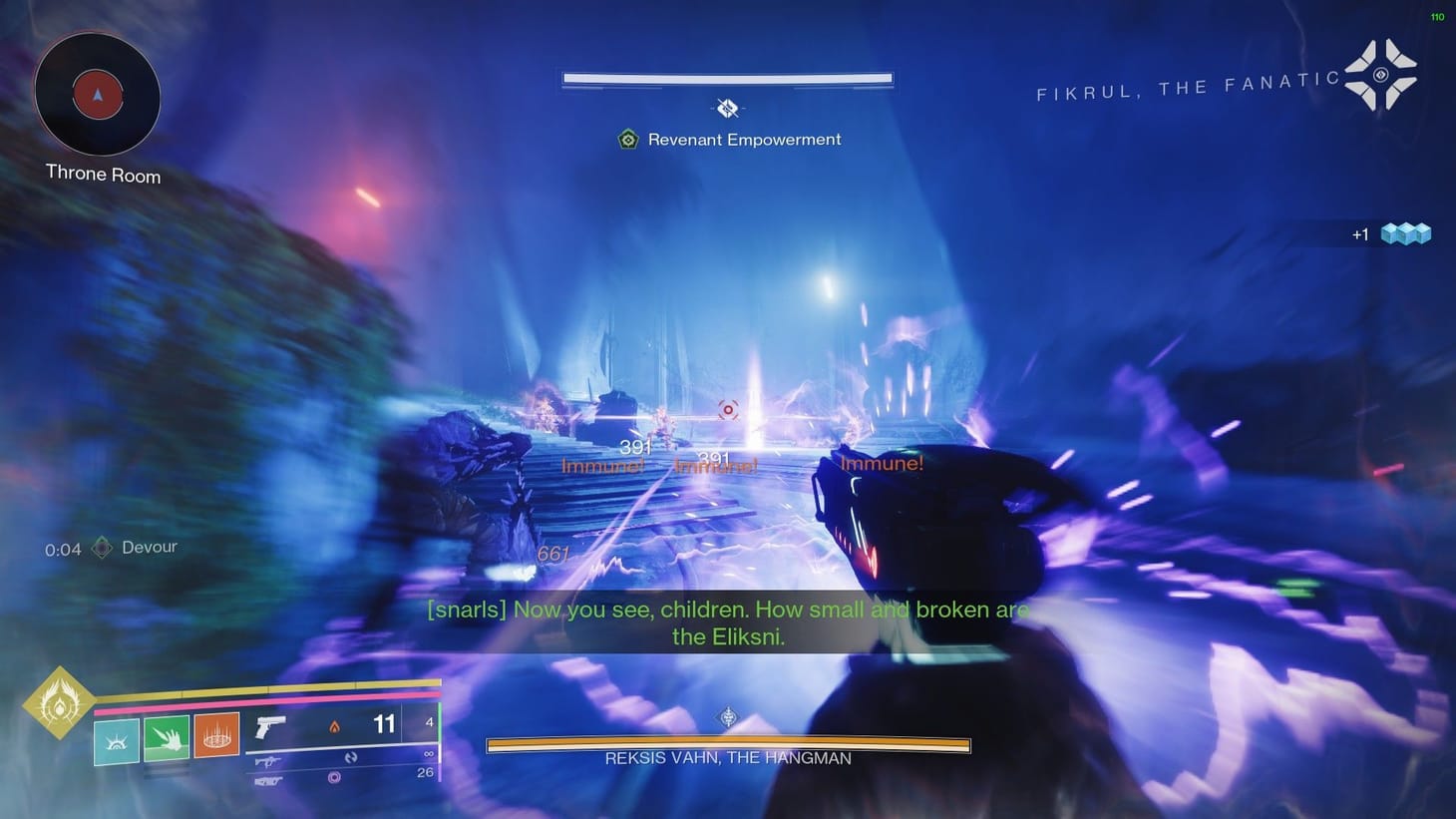Click the Throne Room radar compass
The height and width of the screenshot is (819, 1456).
pos(97,95)
